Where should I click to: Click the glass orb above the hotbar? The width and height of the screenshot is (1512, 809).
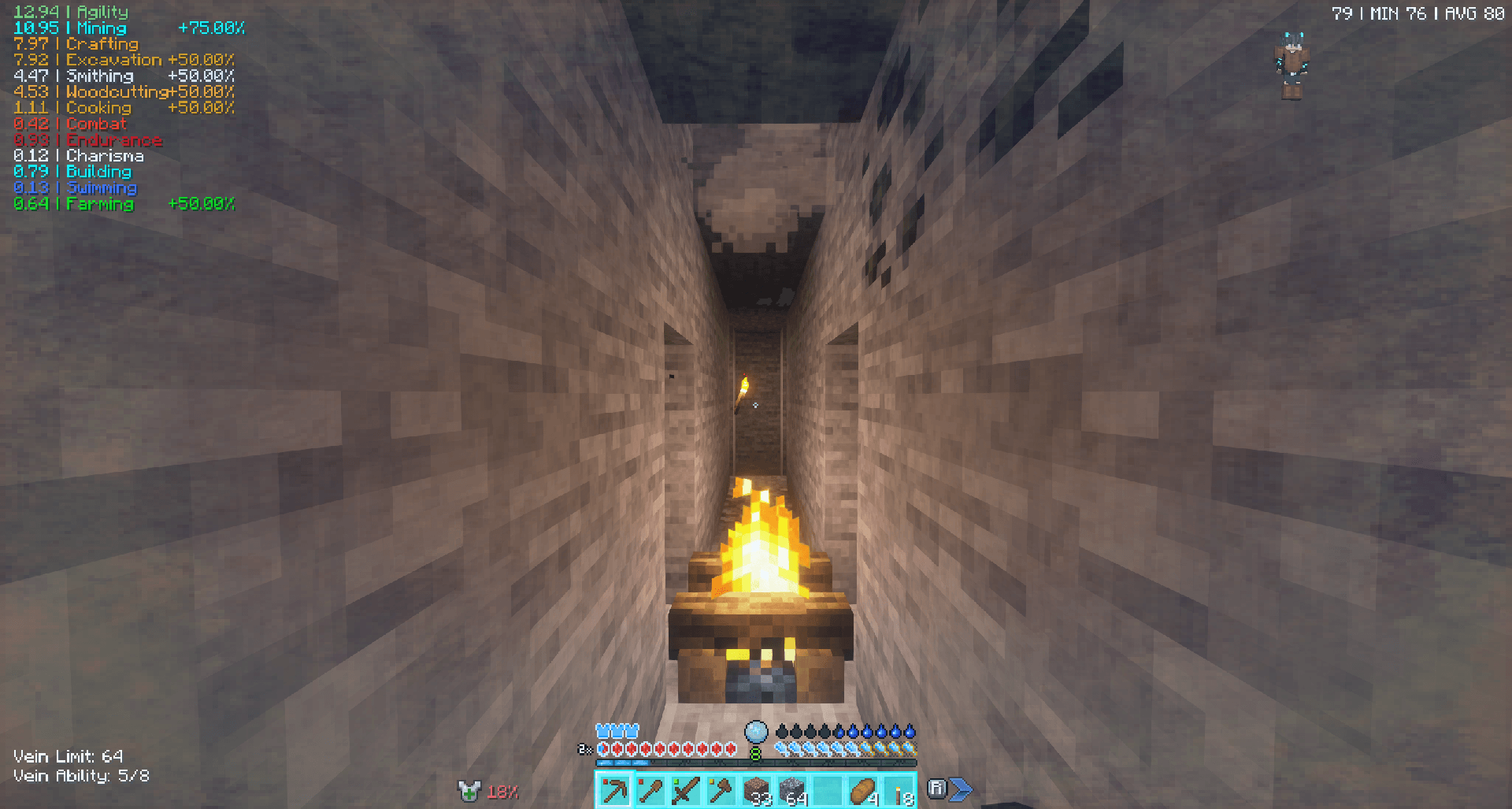coord(755,731)
